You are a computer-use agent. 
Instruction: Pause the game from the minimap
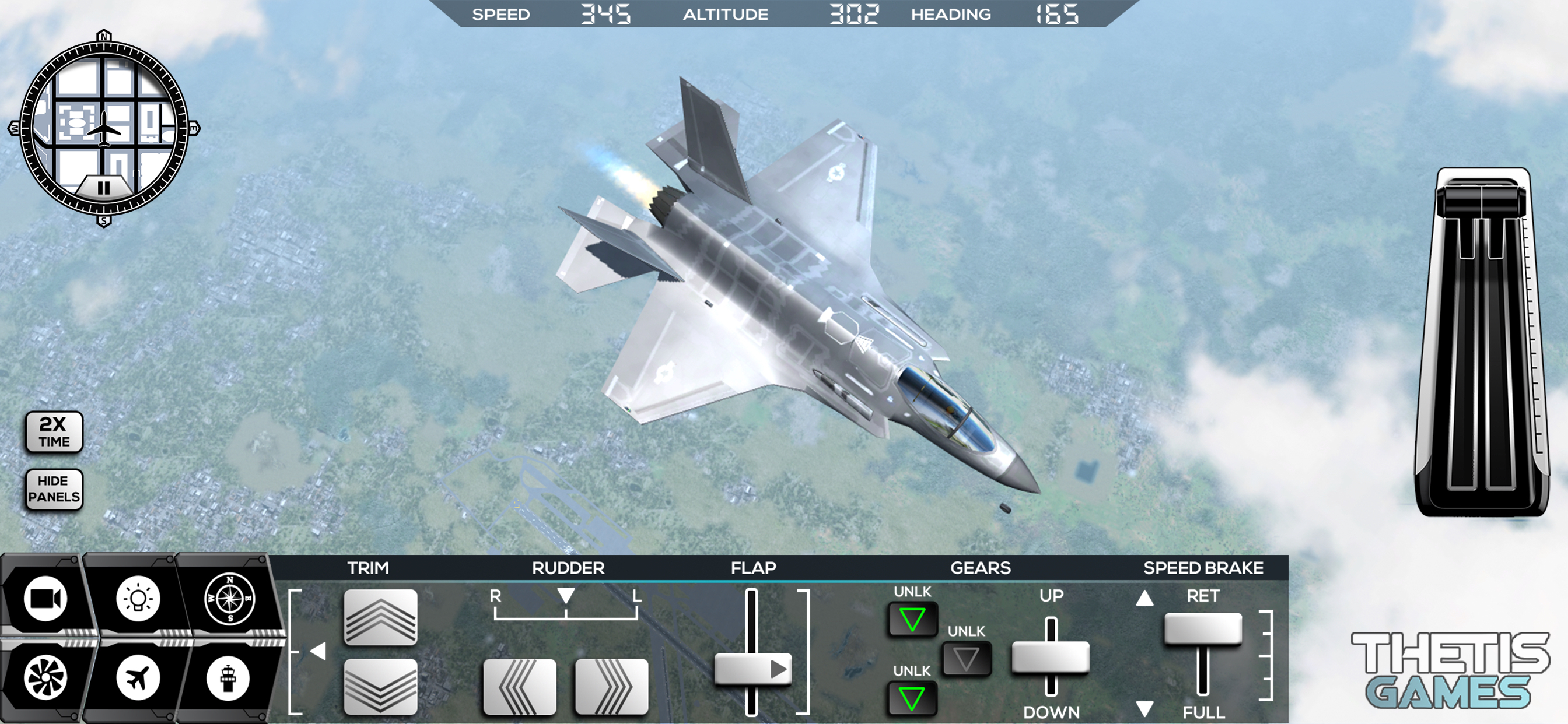click(104, 187)
